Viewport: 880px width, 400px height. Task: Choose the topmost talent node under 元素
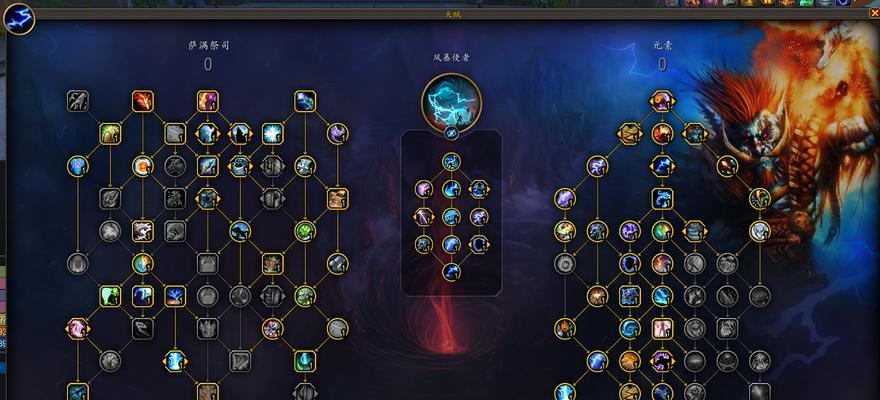pos(661,100)
